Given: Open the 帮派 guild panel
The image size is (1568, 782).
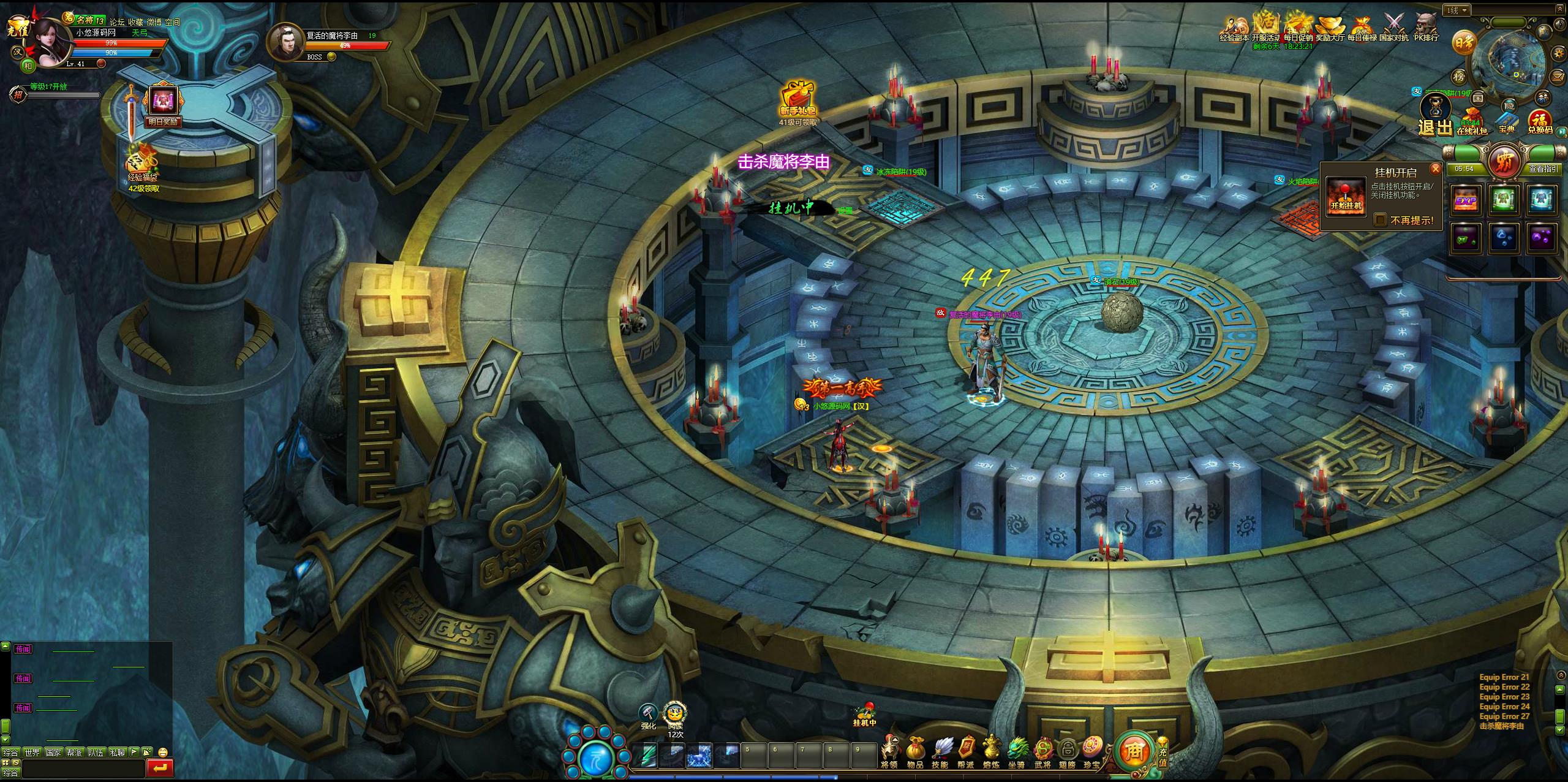Looking at the screenshot, I should click(x=966, y=751).
